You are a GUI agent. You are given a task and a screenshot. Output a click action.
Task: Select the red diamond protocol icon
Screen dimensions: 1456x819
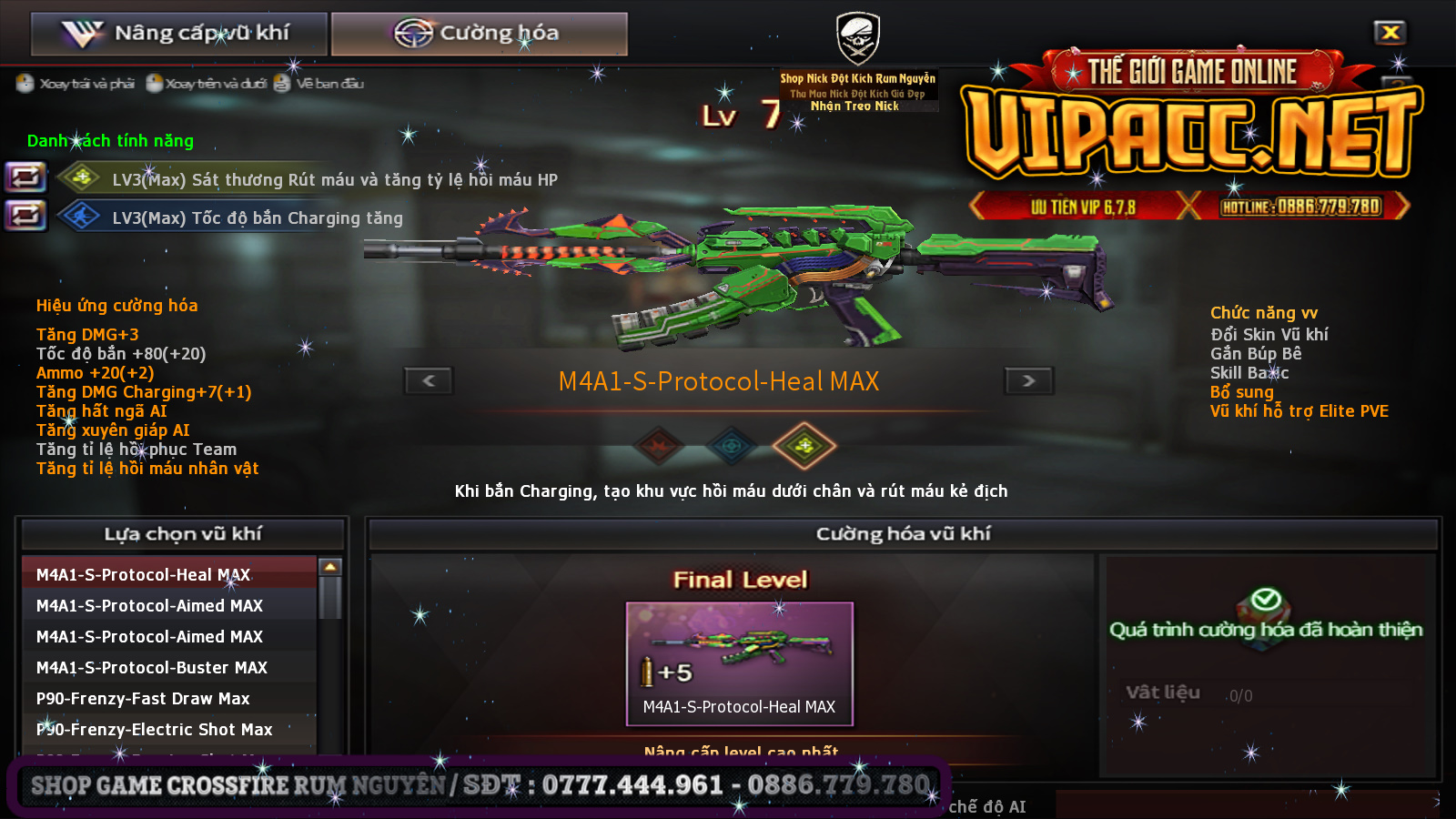point(658,445)
